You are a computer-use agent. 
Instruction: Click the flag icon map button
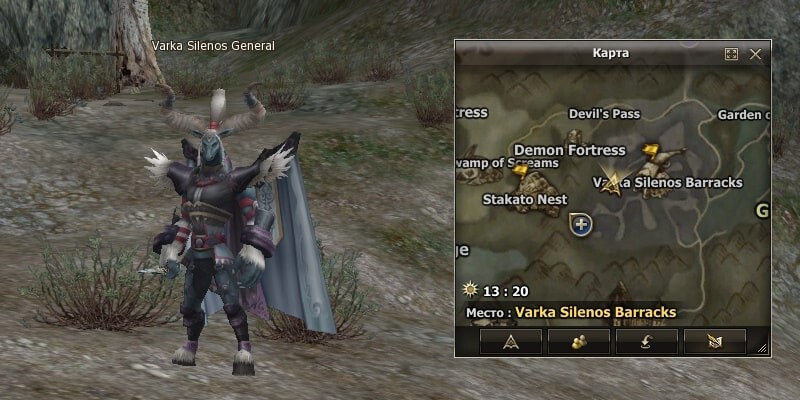(x=714, y=341)
